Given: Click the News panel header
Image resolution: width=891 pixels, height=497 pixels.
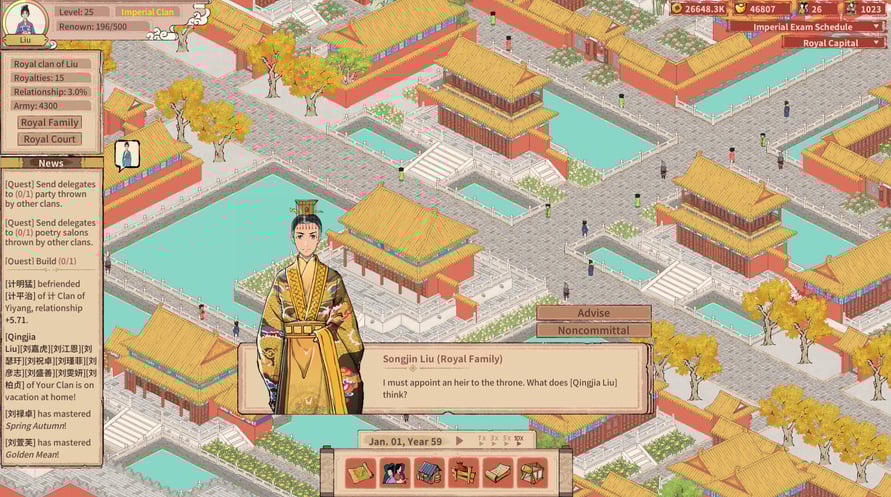Looking at the screenshot, I should click(x=51, y=163).
